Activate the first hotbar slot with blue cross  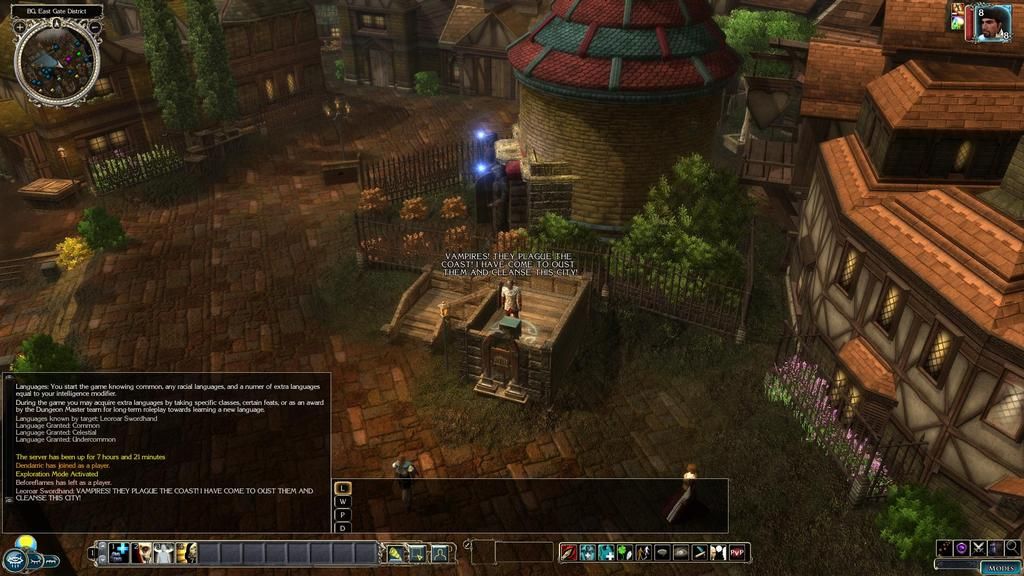click(120, 552)
